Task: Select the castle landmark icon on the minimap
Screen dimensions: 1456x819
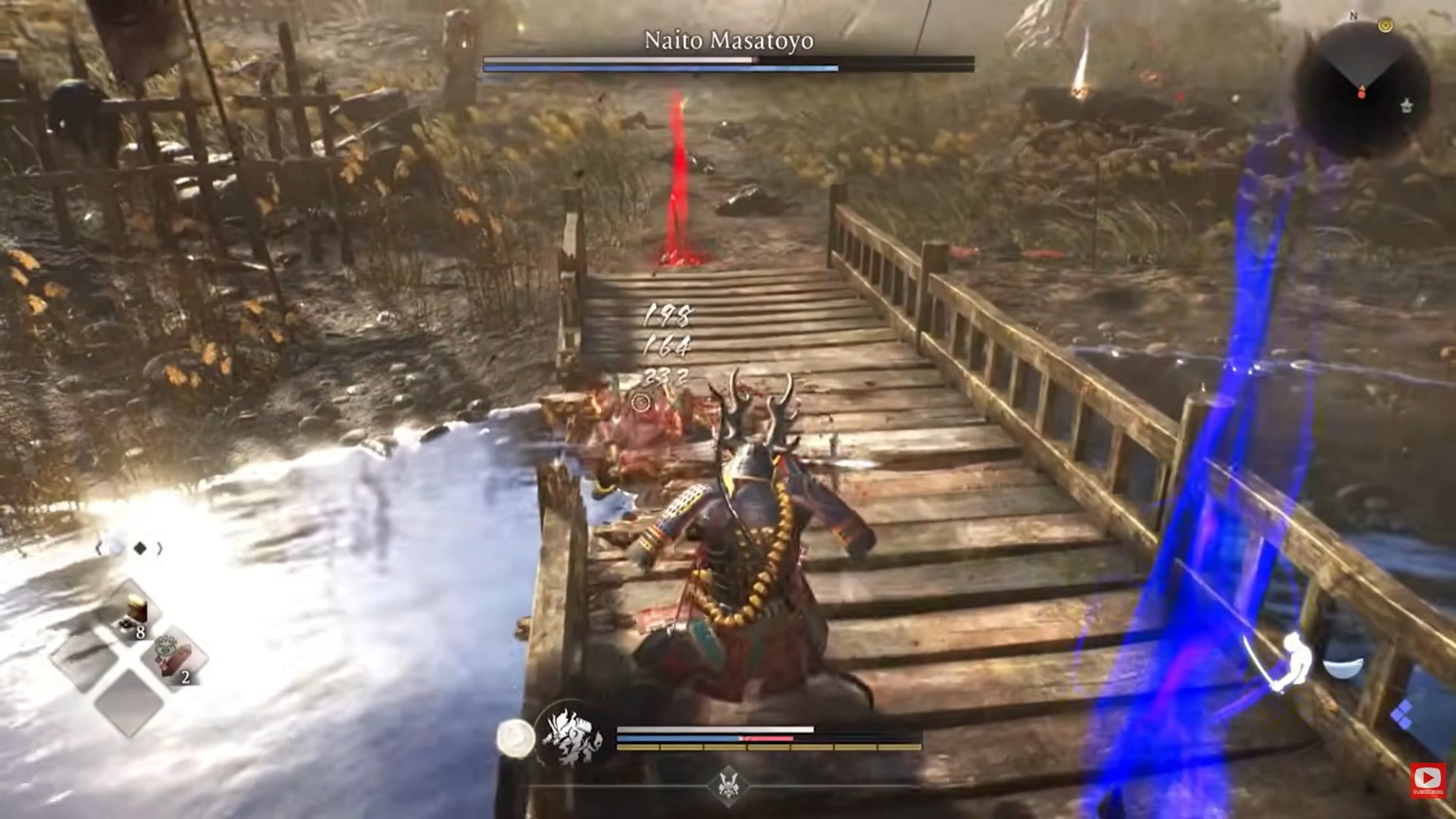Action: pyautogui.click(x=1406, y=106)
